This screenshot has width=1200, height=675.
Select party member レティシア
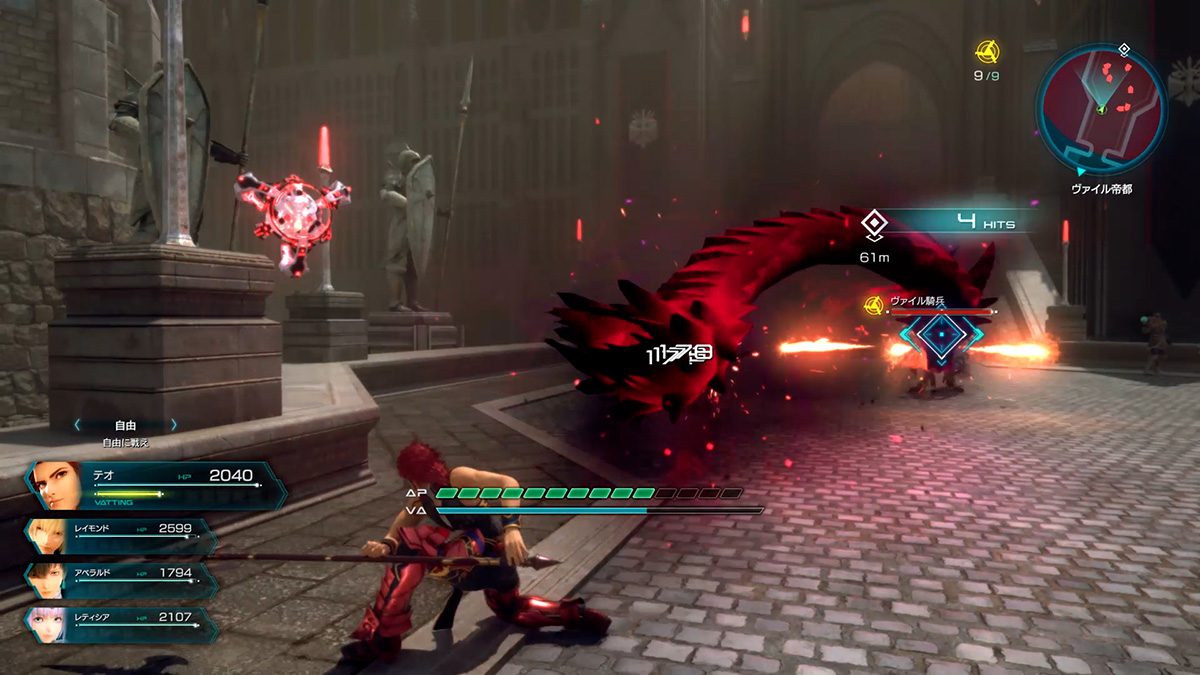pyautogui.click(x=120, y=625)
